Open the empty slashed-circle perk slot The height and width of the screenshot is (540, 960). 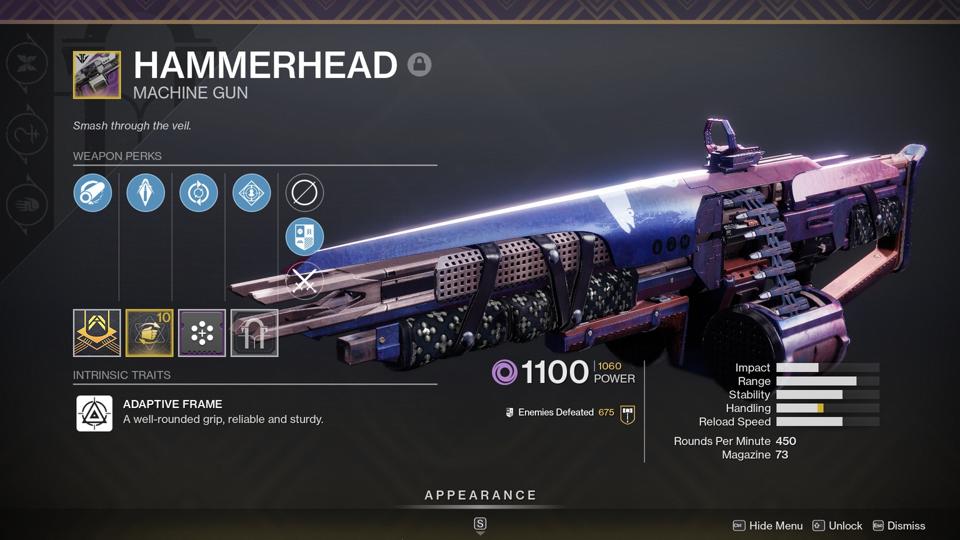(304, 193)
